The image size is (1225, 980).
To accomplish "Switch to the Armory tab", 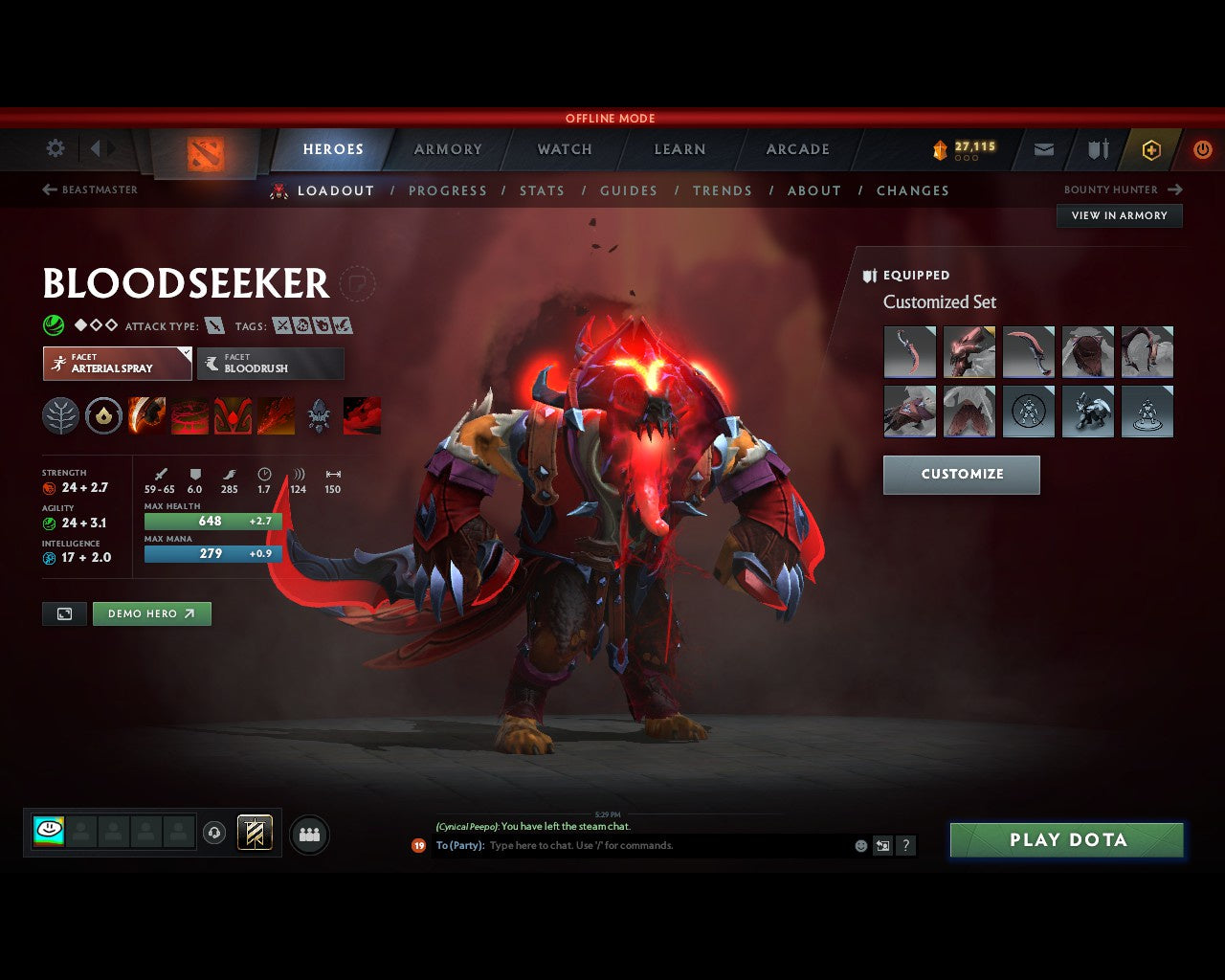I will (x=447, y=149).
